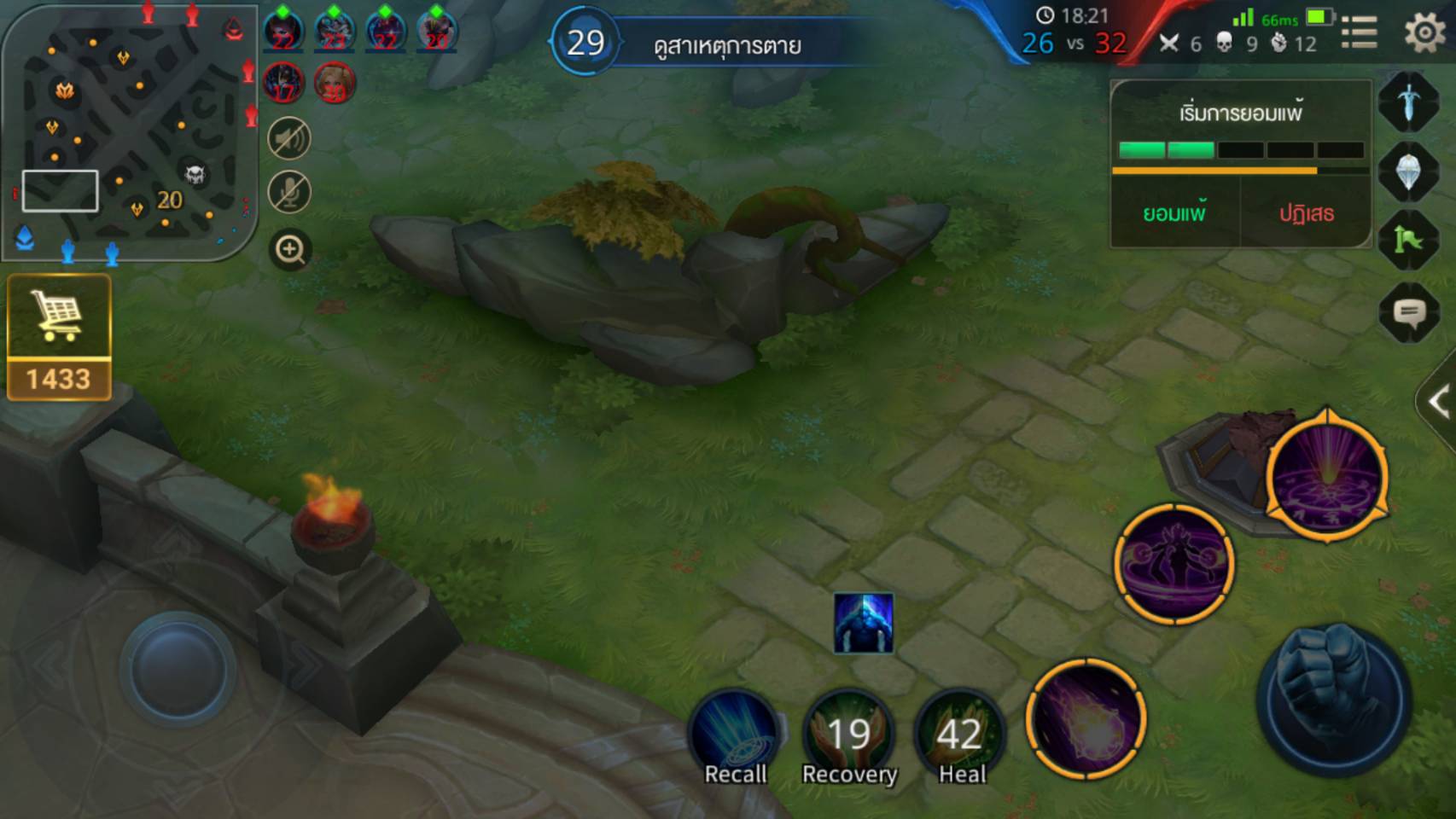
Task: Show the scoreboard list icon
Action: point(1359,33)
